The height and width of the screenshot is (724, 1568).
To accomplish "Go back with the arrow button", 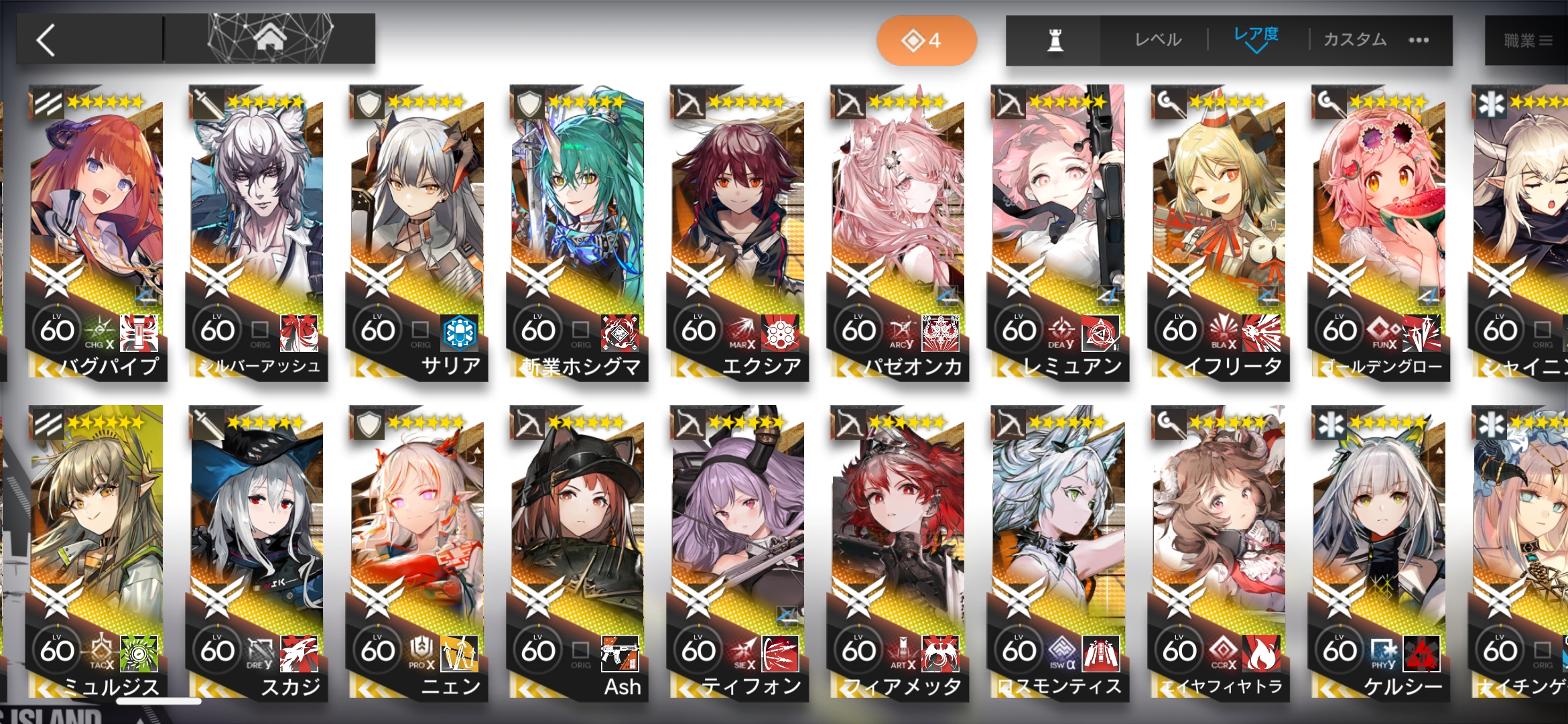I will pyautogui.click(x=47, y=40).
